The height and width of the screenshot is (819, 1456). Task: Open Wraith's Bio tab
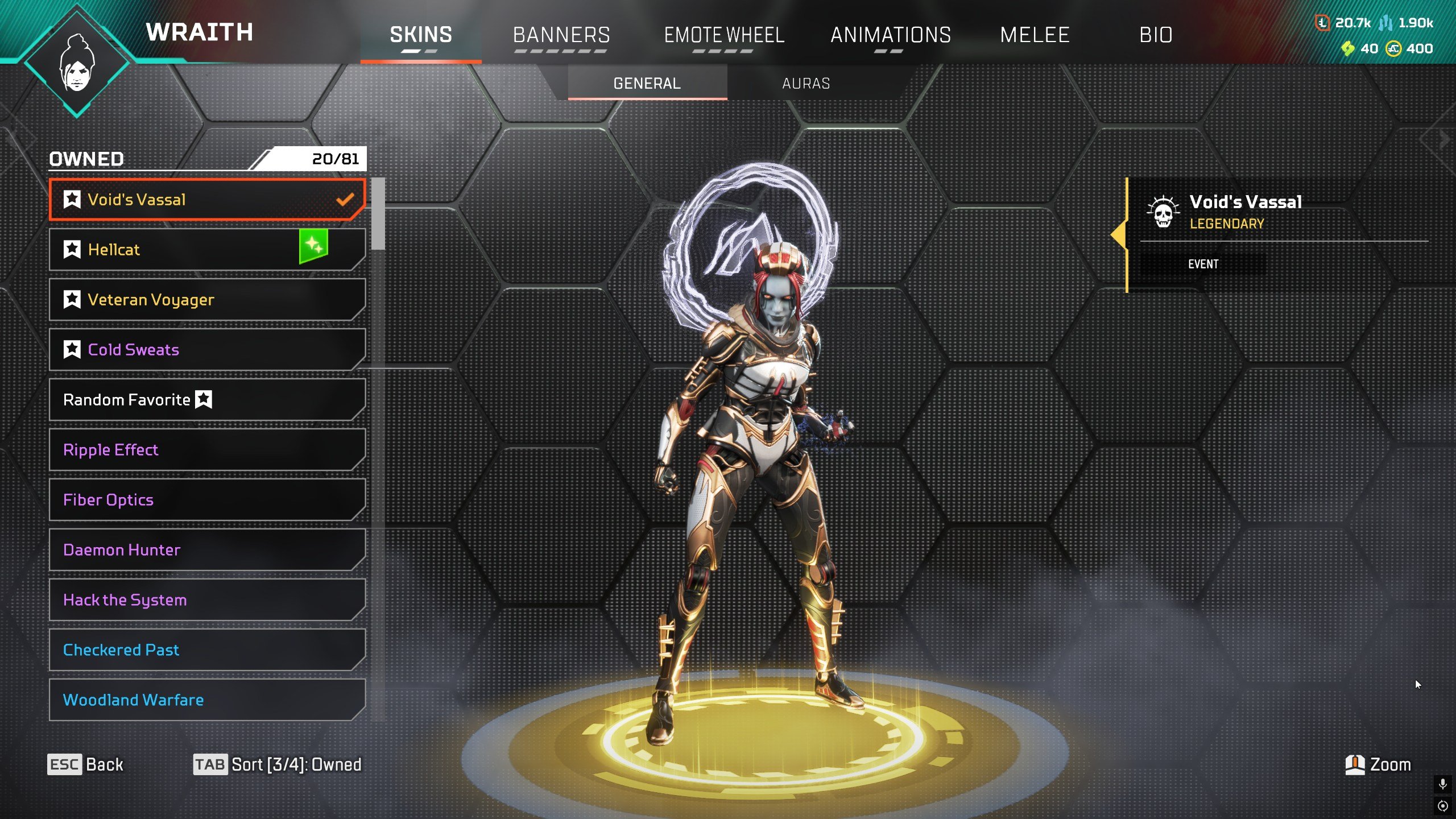tap(1156, 35)
